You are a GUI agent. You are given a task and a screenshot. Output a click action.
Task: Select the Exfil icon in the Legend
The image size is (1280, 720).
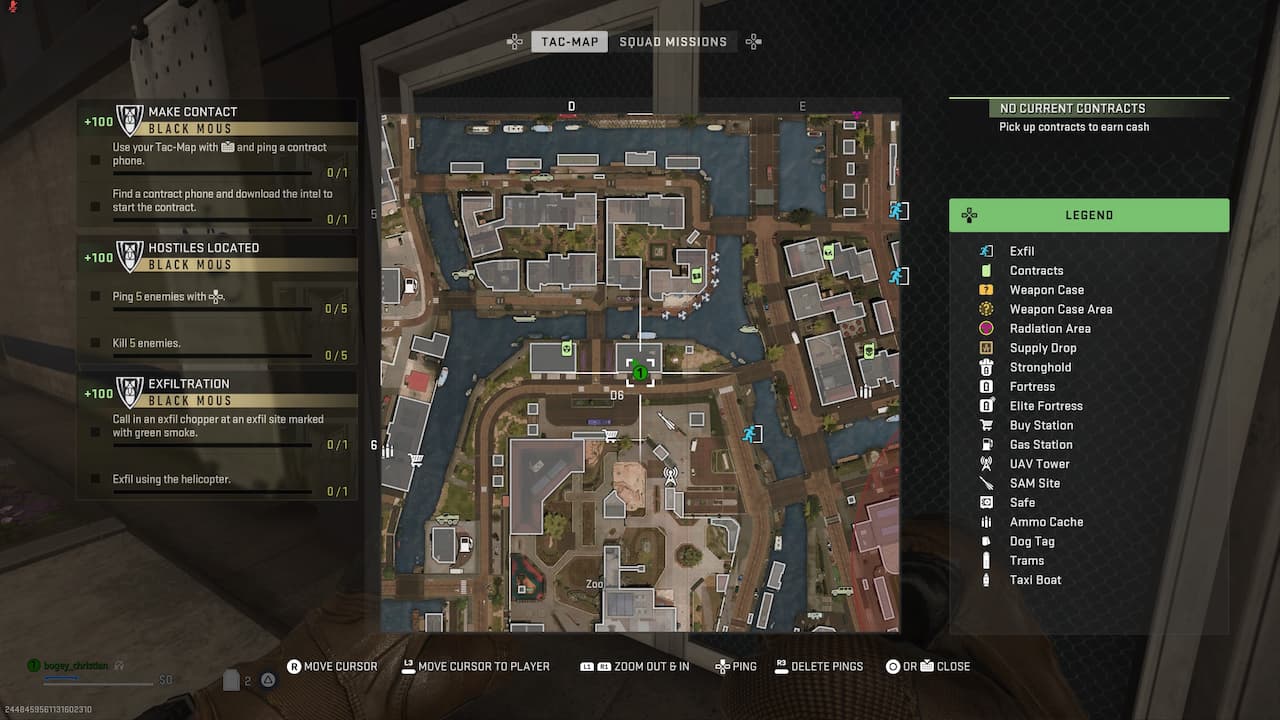987,251
